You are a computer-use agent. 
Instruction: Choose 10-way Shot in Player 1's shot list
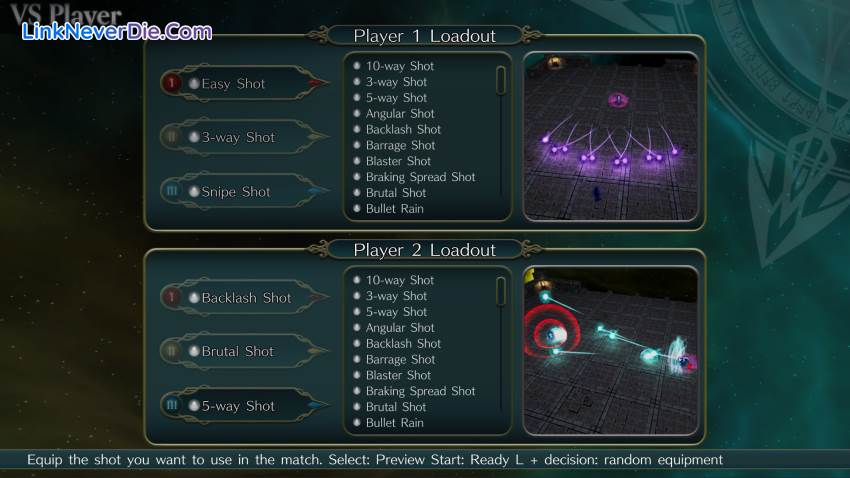[399, 66]
